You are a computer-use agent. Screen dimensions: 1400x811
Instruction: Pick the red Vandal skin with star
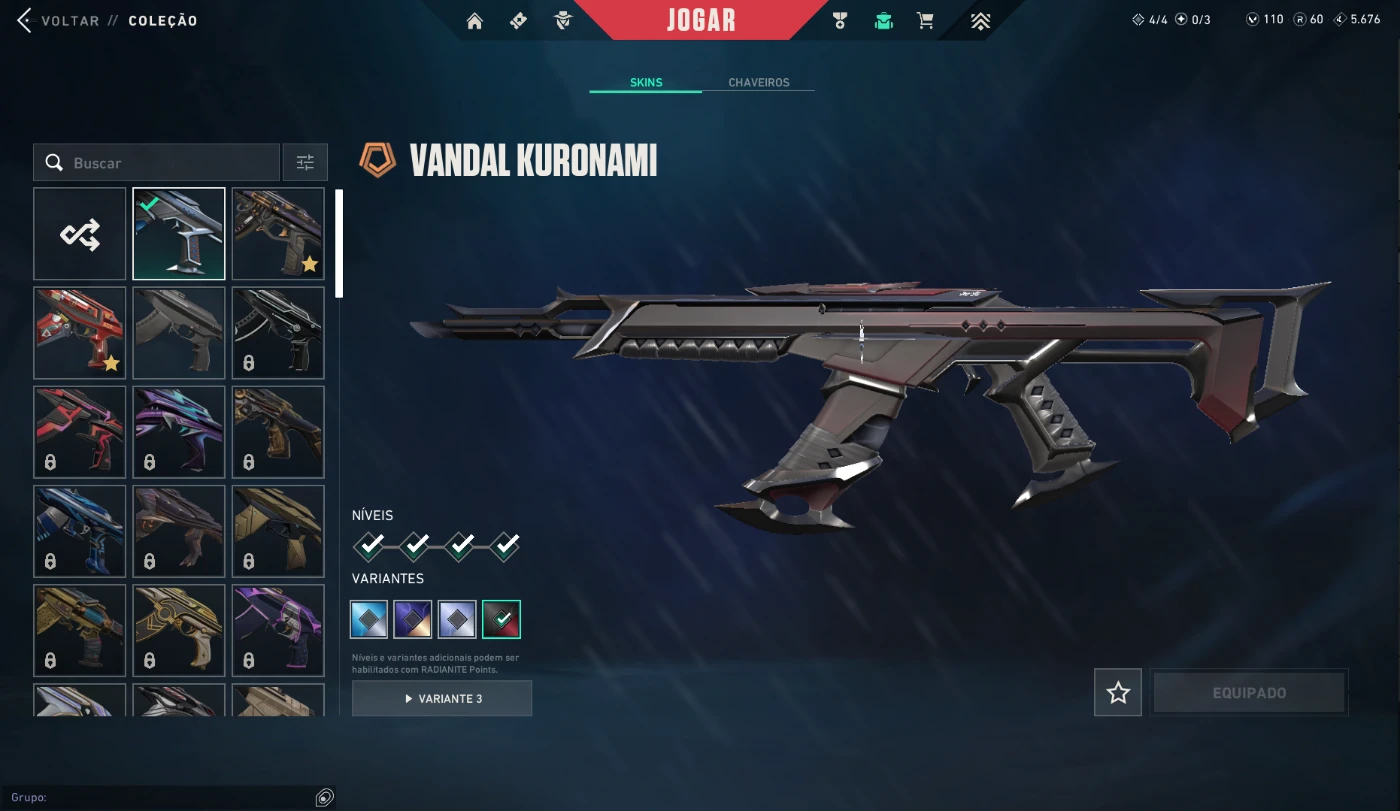coord(80,333)
